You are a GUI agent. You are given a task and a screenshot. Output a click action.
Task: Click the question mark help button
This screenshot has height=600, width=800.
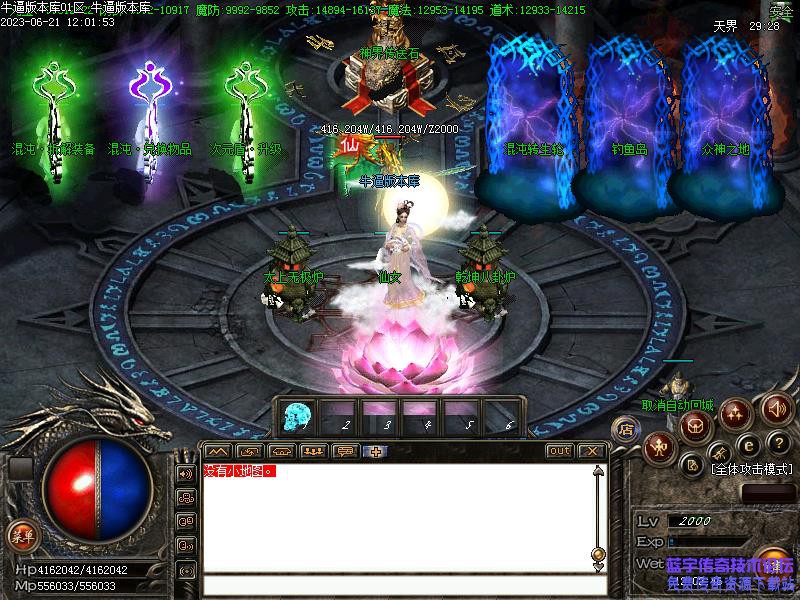[x=779, y=443]
